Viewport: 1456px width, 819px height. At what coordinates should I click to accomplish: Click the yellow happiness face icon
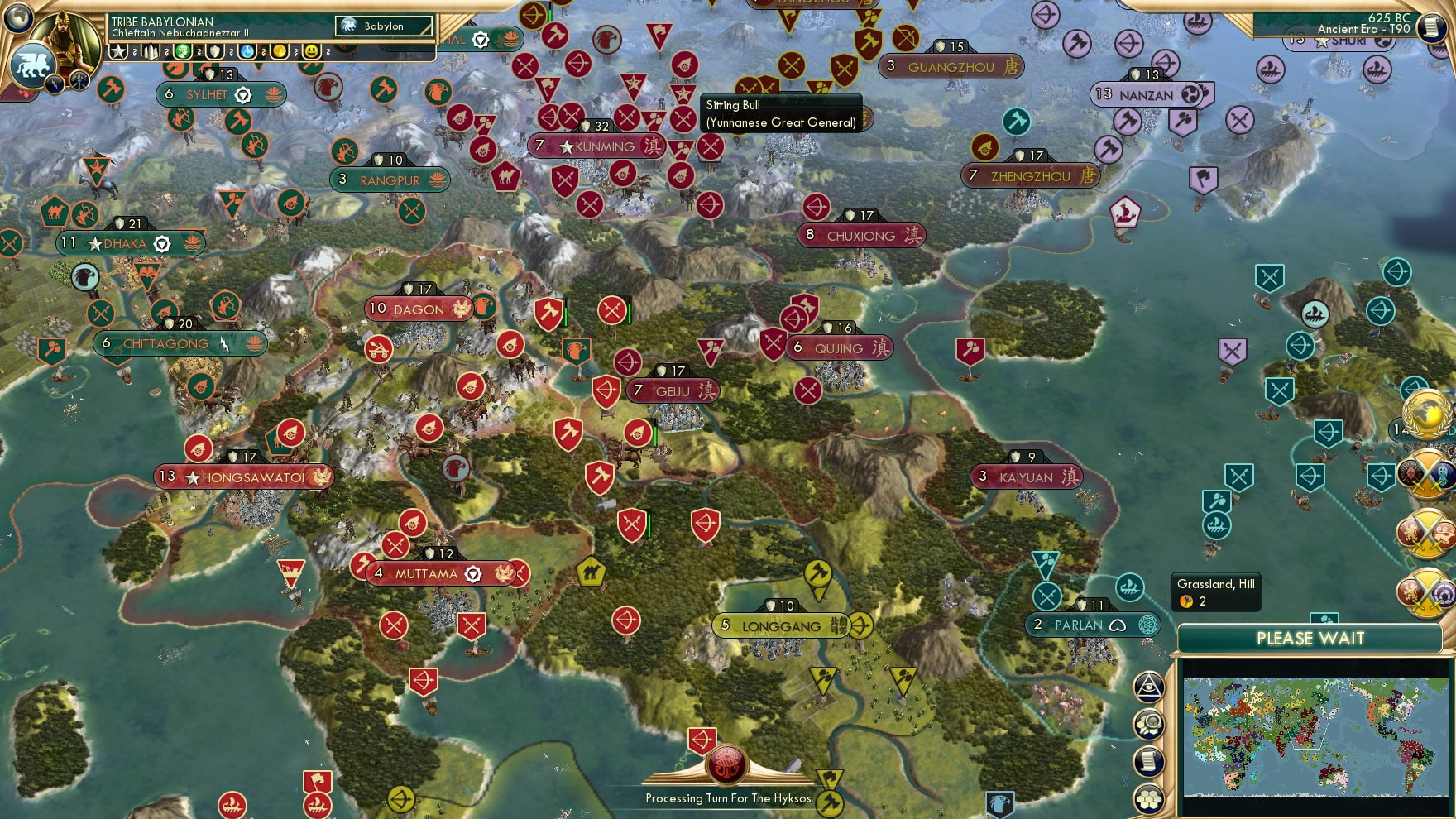[312, 52]
